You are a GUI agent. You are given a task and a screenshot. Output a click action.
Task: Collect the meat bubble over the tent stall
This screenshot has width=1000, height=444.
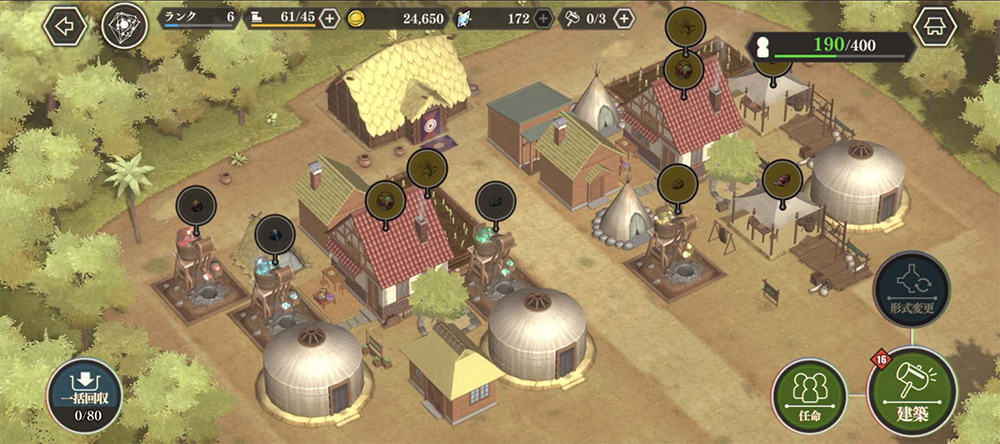782,180
